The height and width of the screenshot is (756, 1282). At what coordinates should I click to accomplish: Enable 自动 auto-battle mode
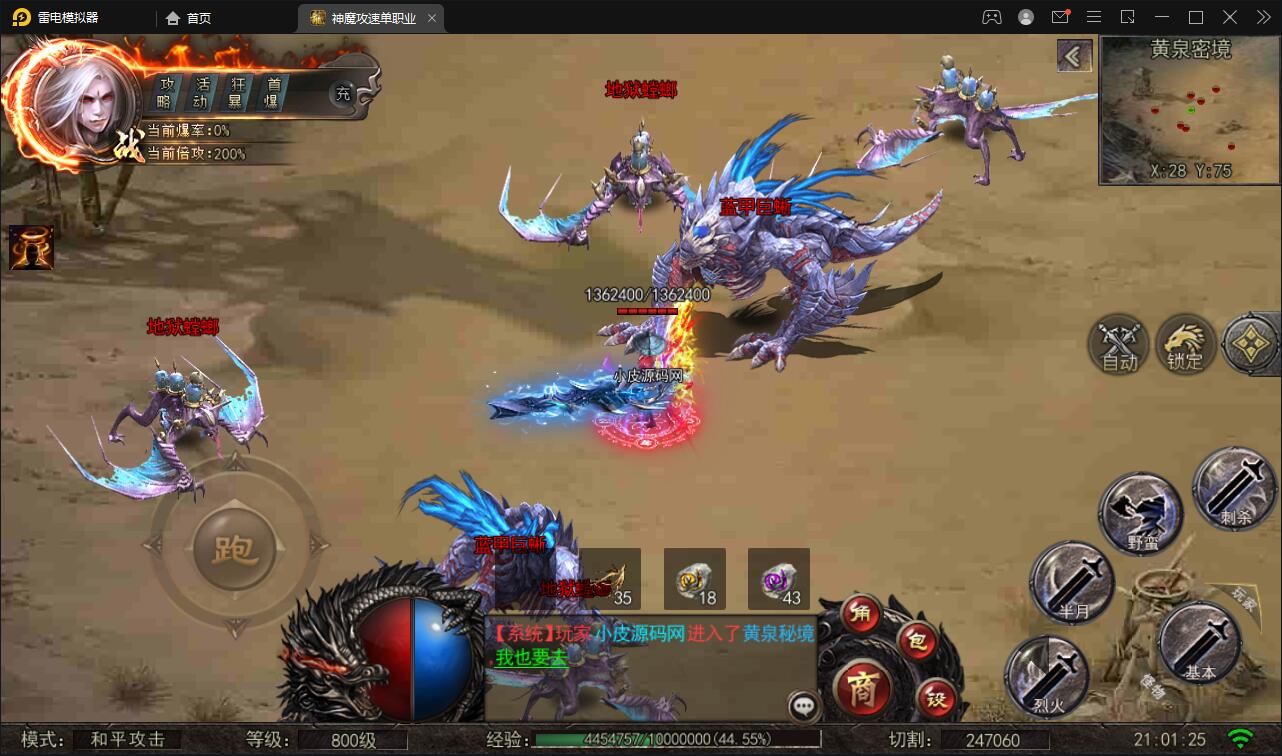[x=1120, y=345]
